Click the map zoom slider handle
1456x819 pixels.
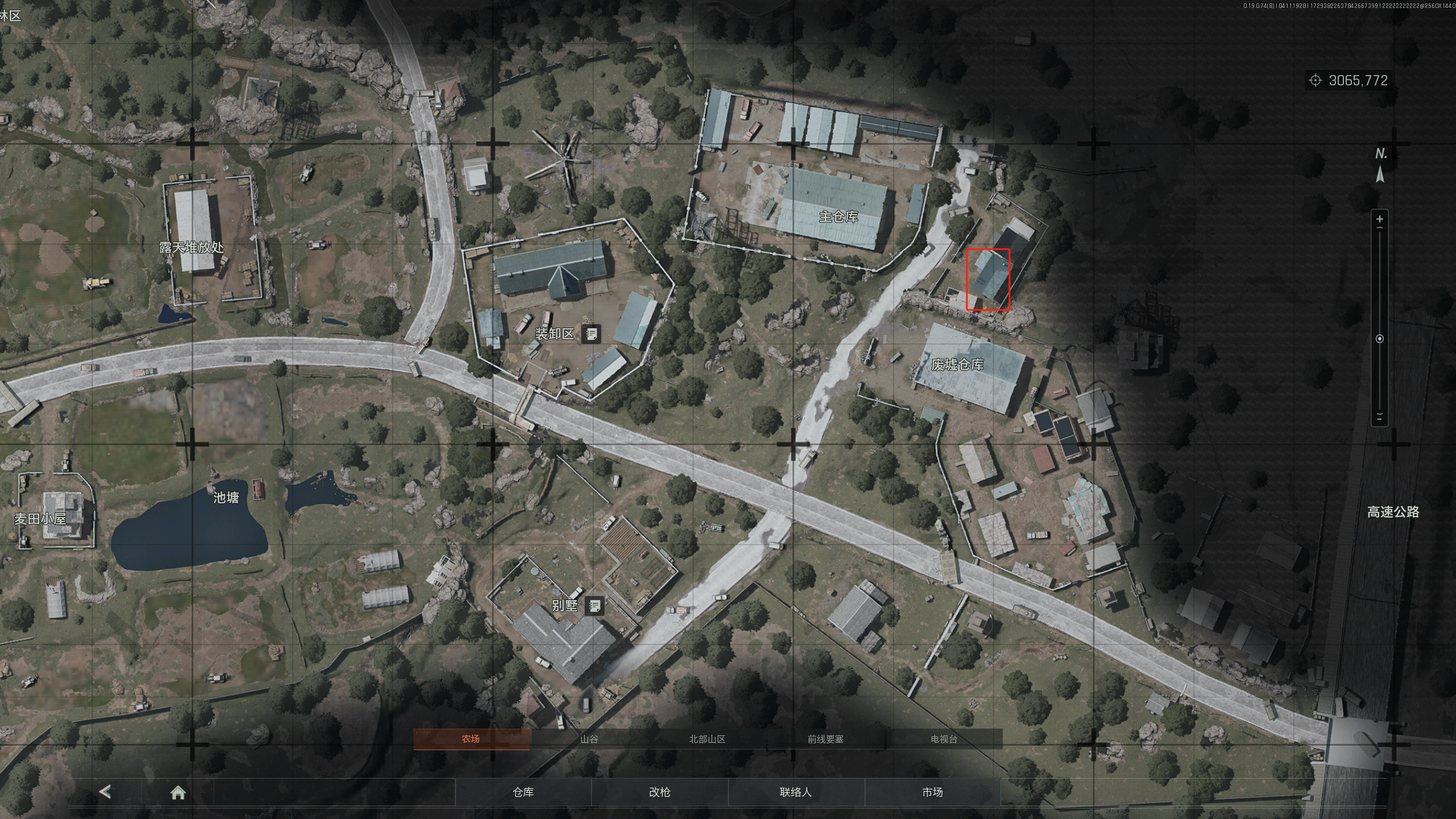click(x=1379, y=339)
